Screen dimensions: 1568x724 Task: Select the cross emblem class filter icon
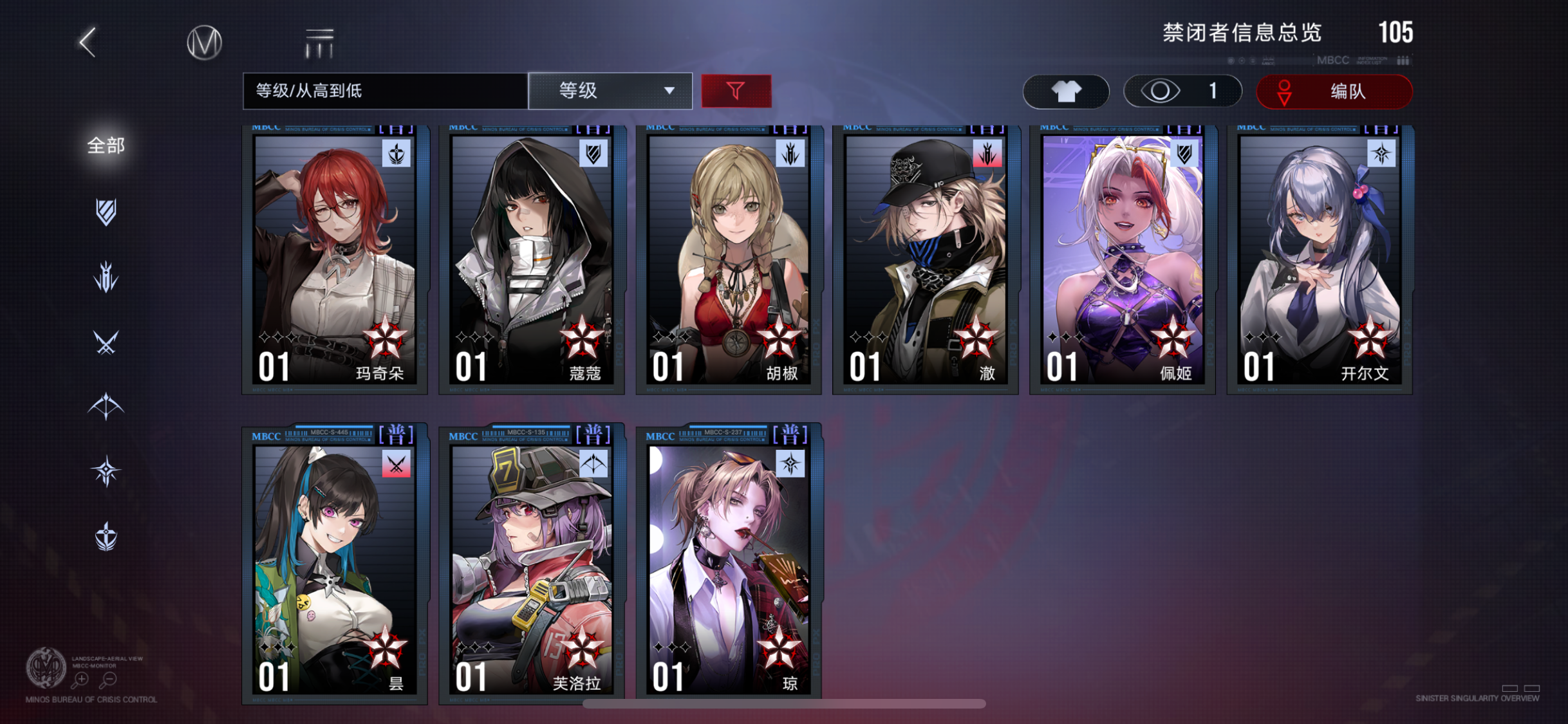coord(107,536)
